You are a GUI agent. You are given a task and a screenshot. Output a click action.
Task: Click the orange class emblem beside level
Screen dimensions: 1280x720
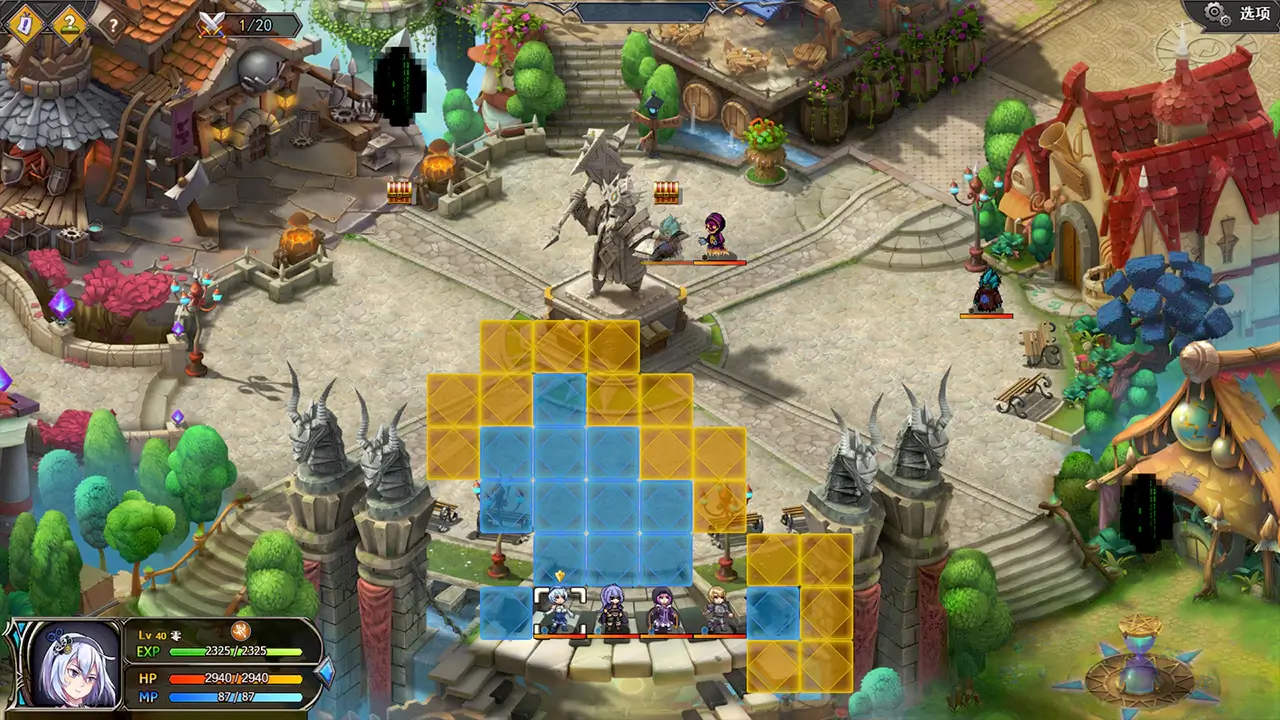pos(240,630)
